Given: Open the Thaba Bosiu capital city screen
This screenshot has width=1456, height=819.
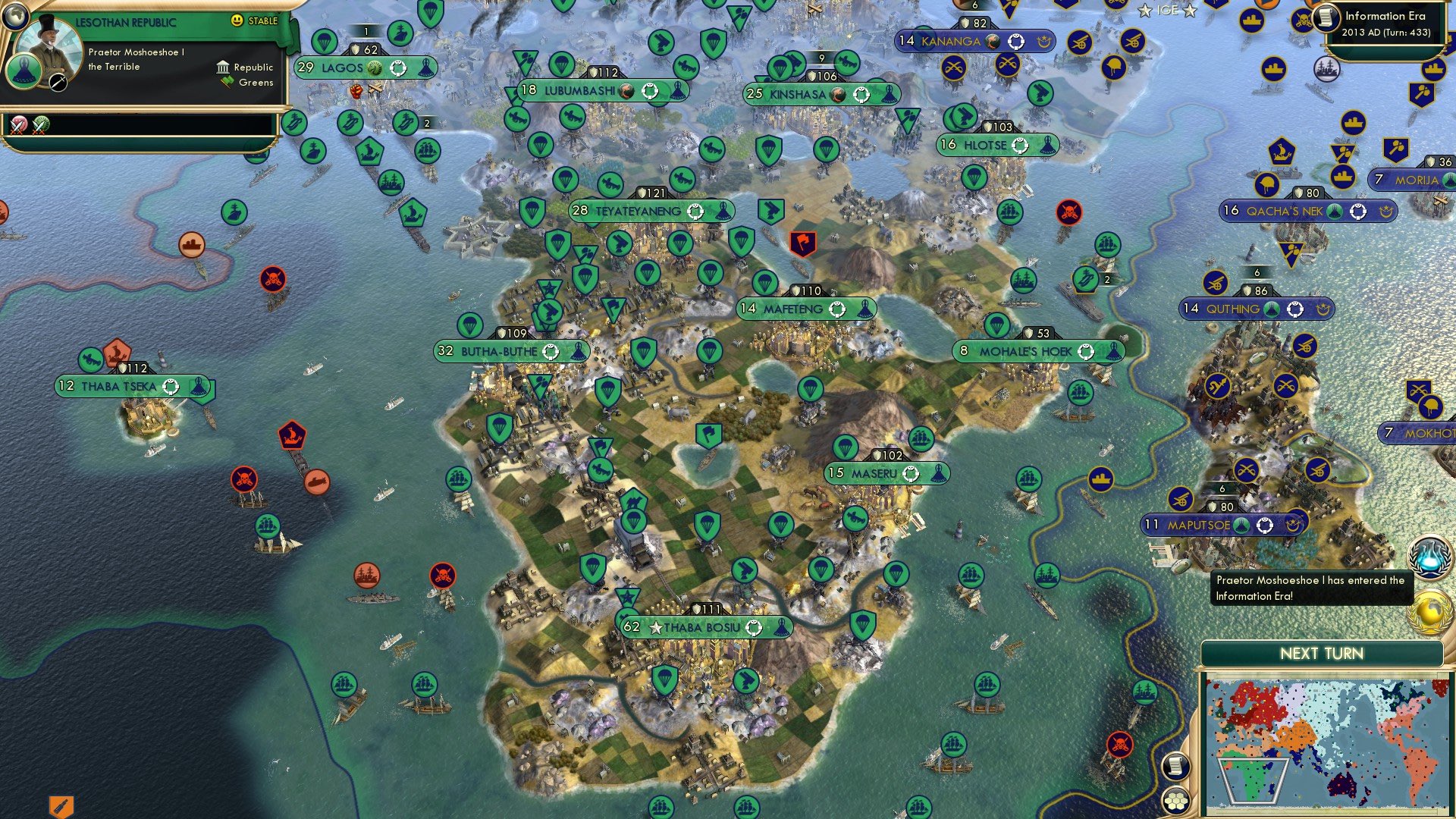Looking at the screenshot, I should point(705,627).
